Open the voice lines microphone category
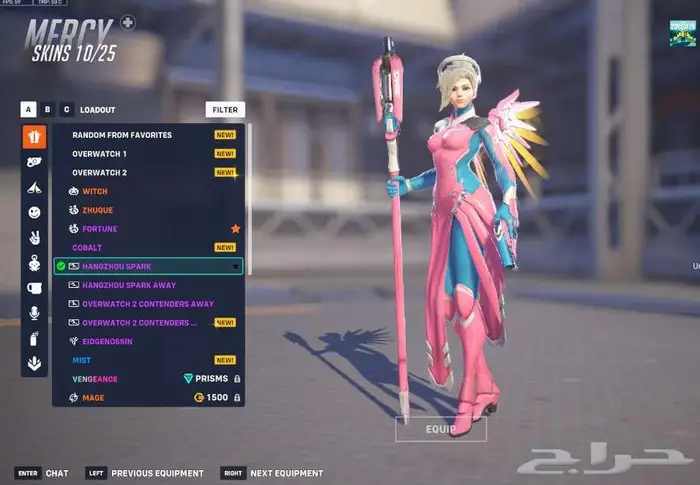The width and height of the screenshot is (700, 485). pos(35,313)
